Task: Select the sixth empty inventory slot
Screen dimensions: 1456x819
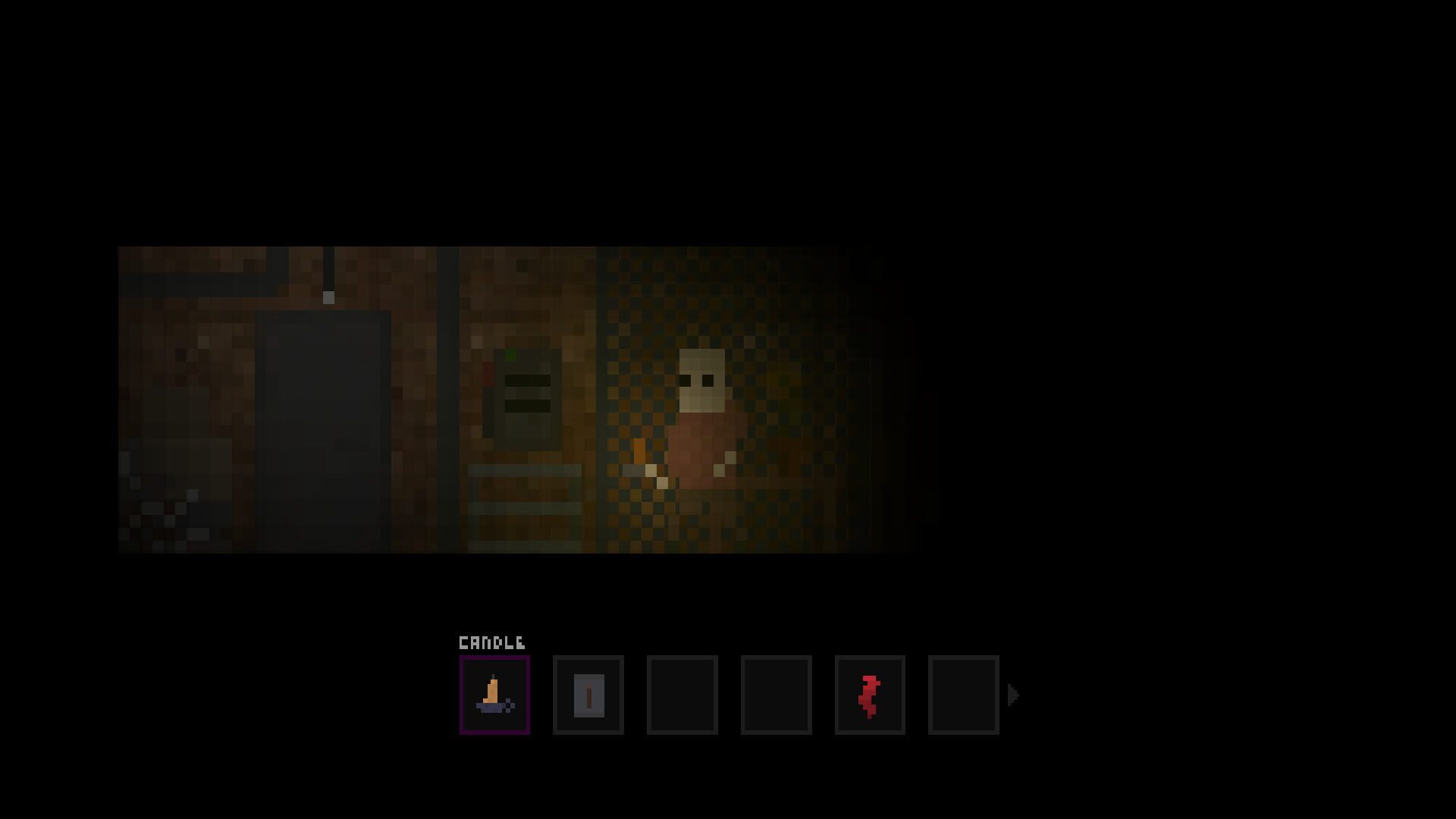Action: tap(963, 694)
